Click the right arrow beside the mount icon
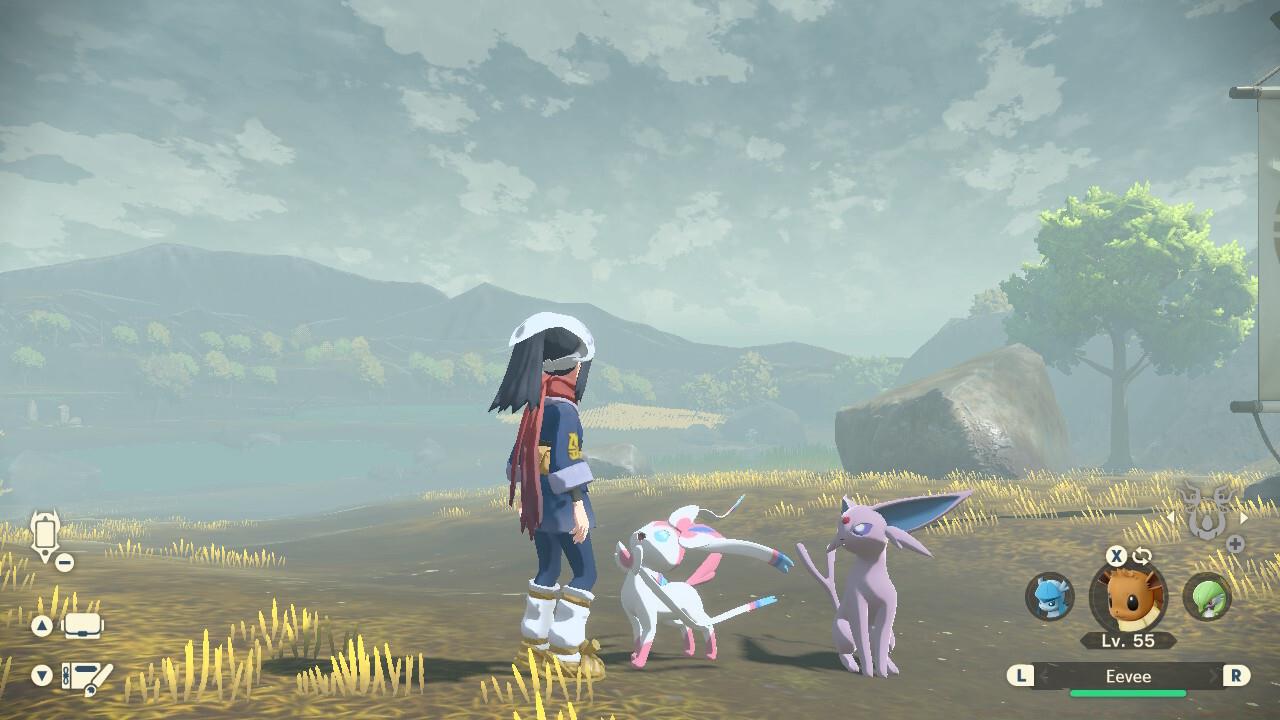Image resolution: width=1280 pixels, height=720 pixels. 1243,517
